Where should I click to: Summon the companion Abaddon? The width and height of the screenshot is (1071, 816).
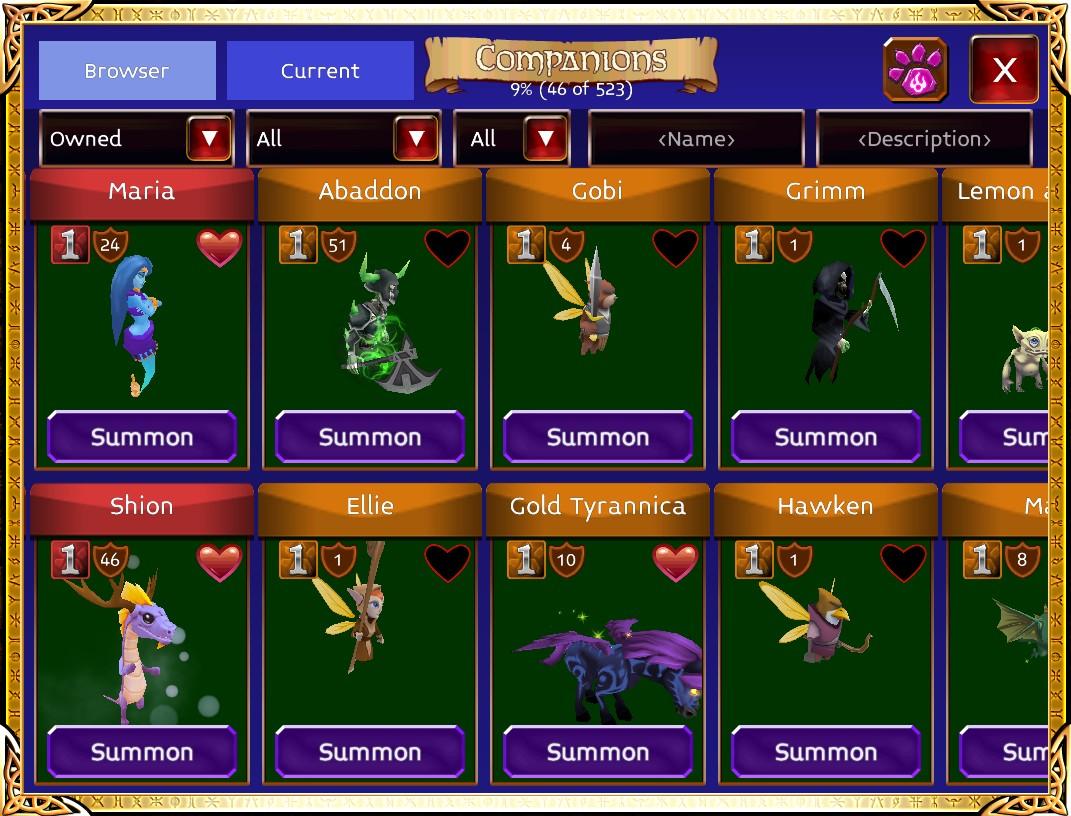coord(370,437)
